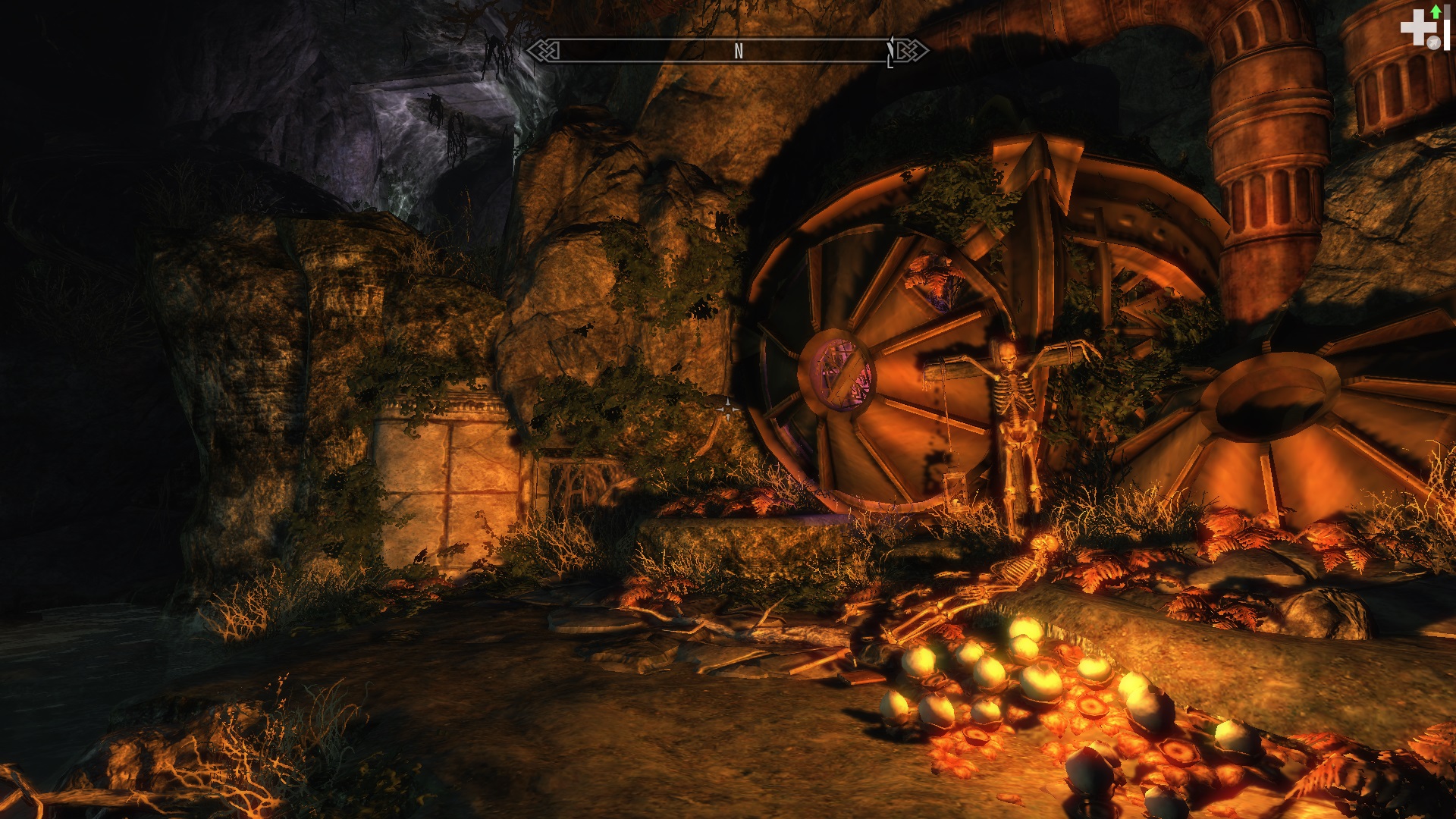The width and height of the screenshot is (1456, 819).
Task: Select the marker at the compass's right end
Action: coord(891,53)
